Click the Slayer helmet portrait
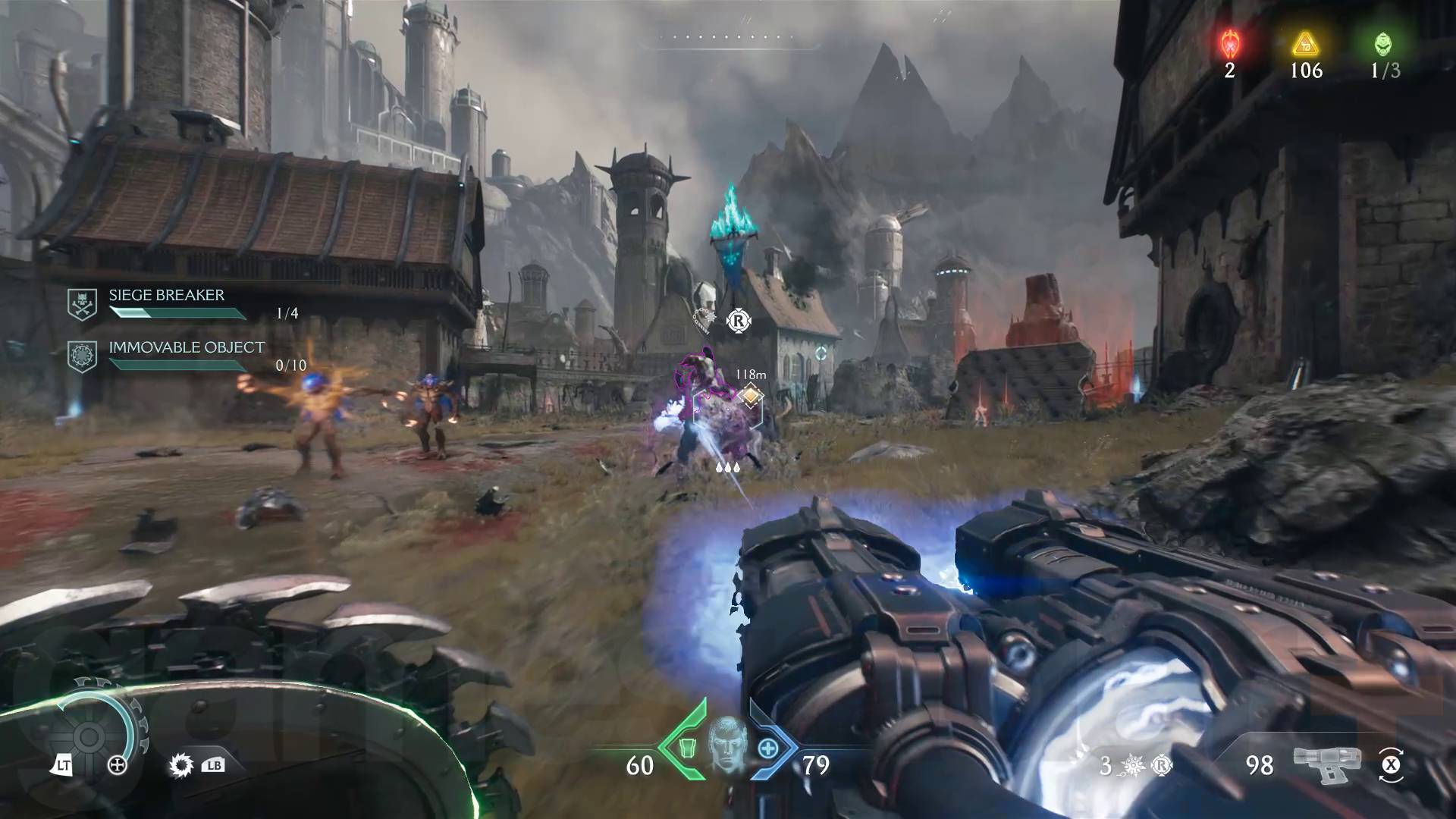 click(726, 745)
